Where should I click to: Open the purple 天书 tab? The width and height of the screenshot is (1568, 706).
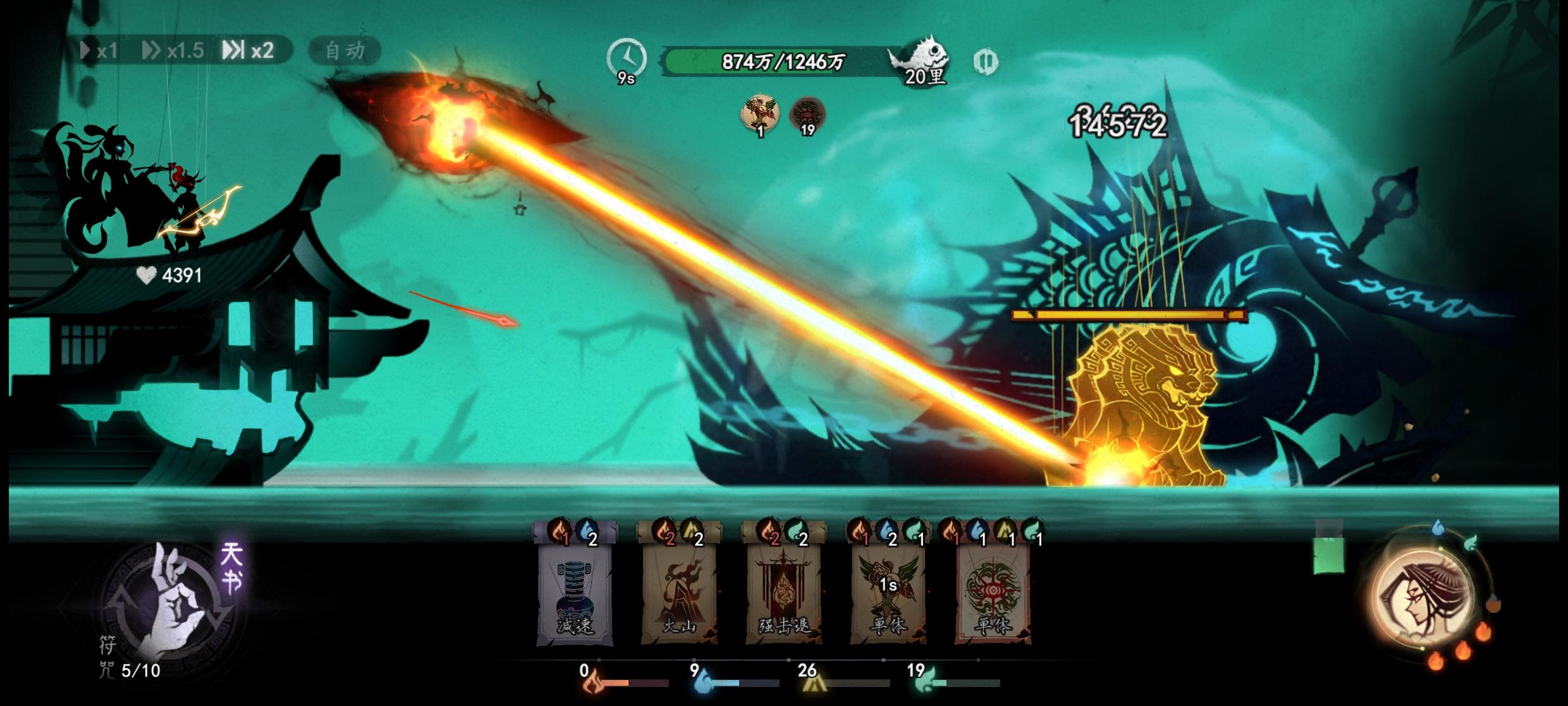[x=231, y=567]
